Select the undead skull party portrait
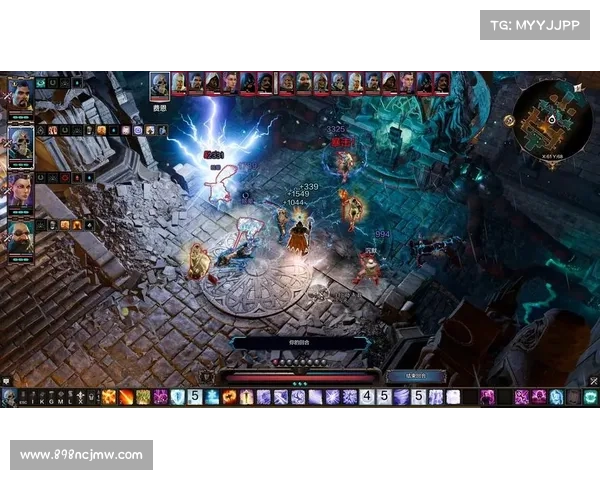This screenshot has width=600, height=480. [x=21, y=142]
